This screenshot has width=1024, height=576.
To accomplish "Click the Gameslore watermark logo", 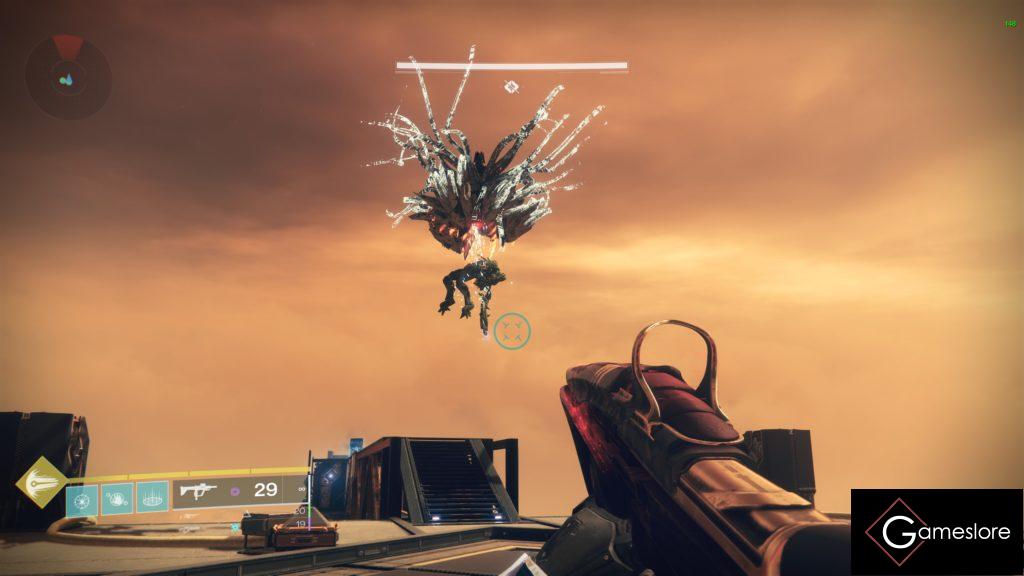I will pyautogui.click(x=937, y=532).
